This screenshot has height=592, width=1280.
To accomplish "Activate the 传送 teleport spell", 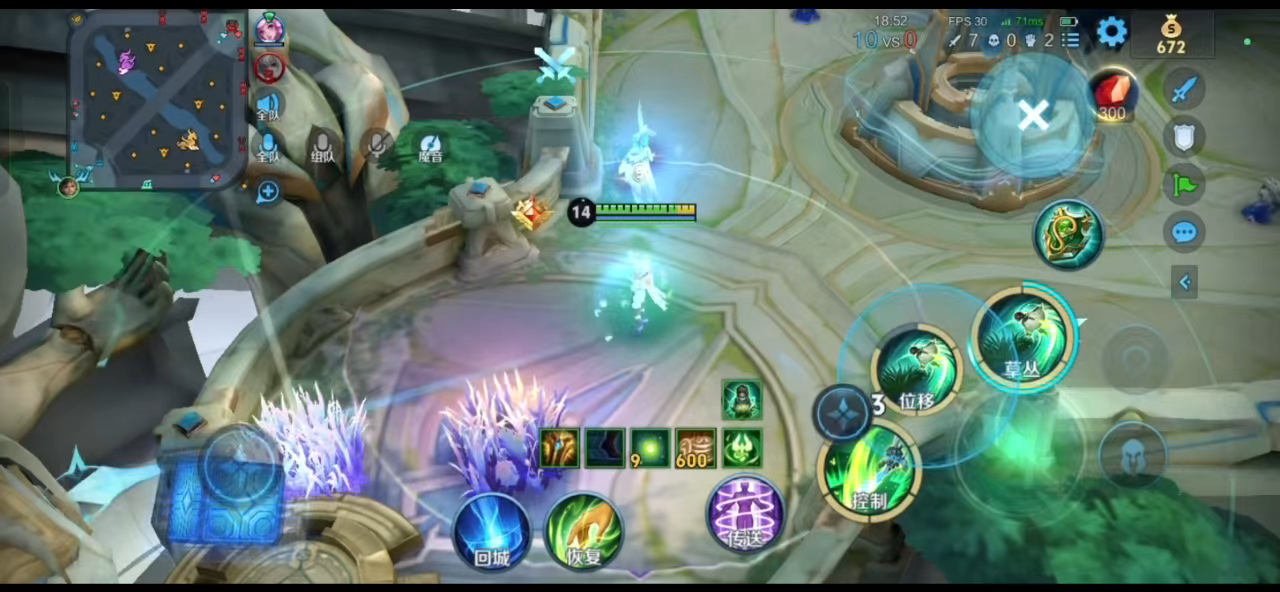I will (745, 514).
